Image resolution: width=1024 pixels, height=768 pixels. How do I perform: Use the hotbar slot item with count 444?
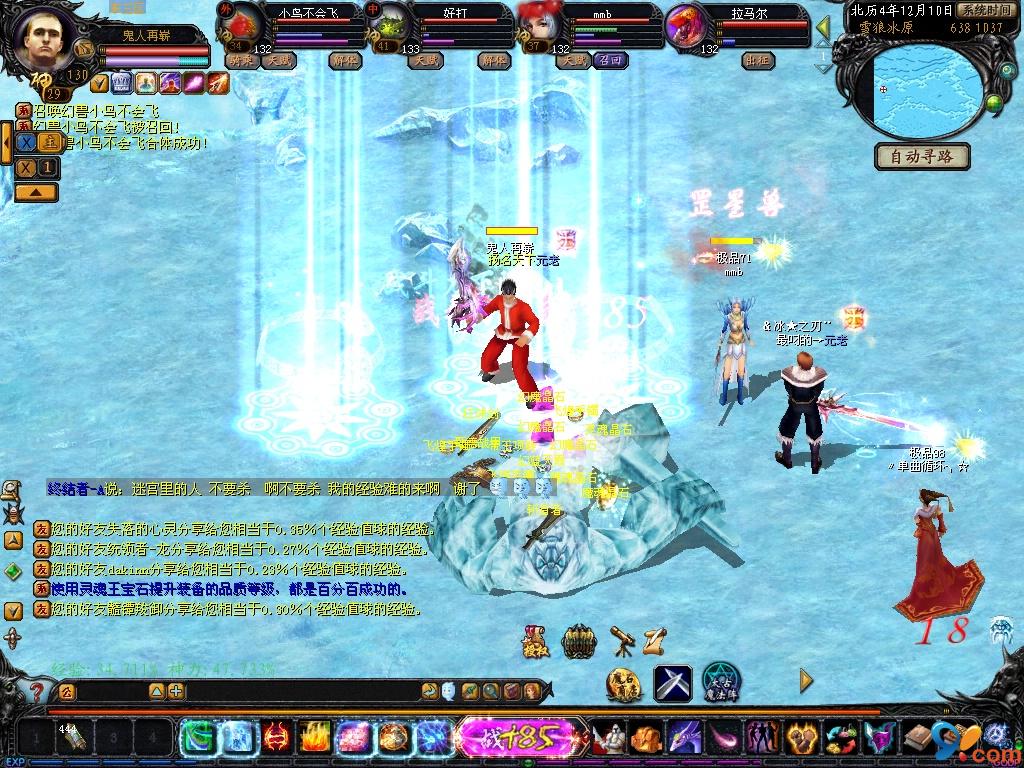pyautogui.click(x=73, y=739)
